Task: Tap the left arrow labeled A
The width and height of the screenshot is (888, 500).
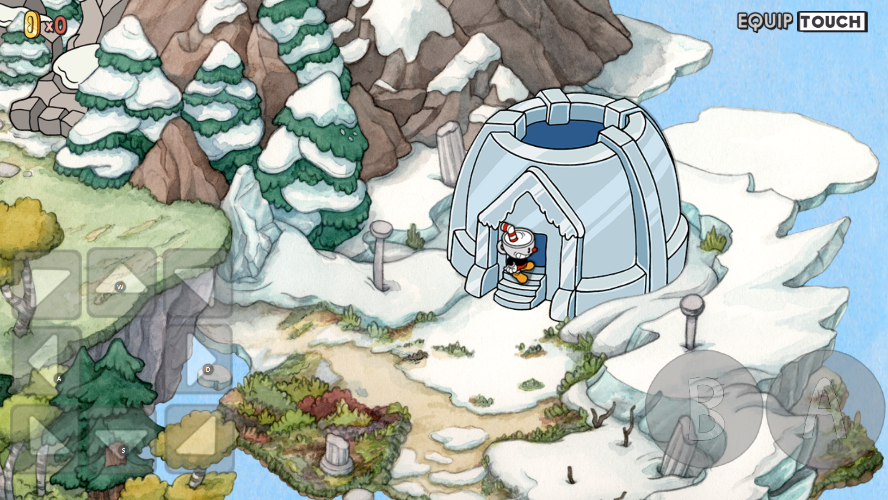Action: (x=45, y=360)
